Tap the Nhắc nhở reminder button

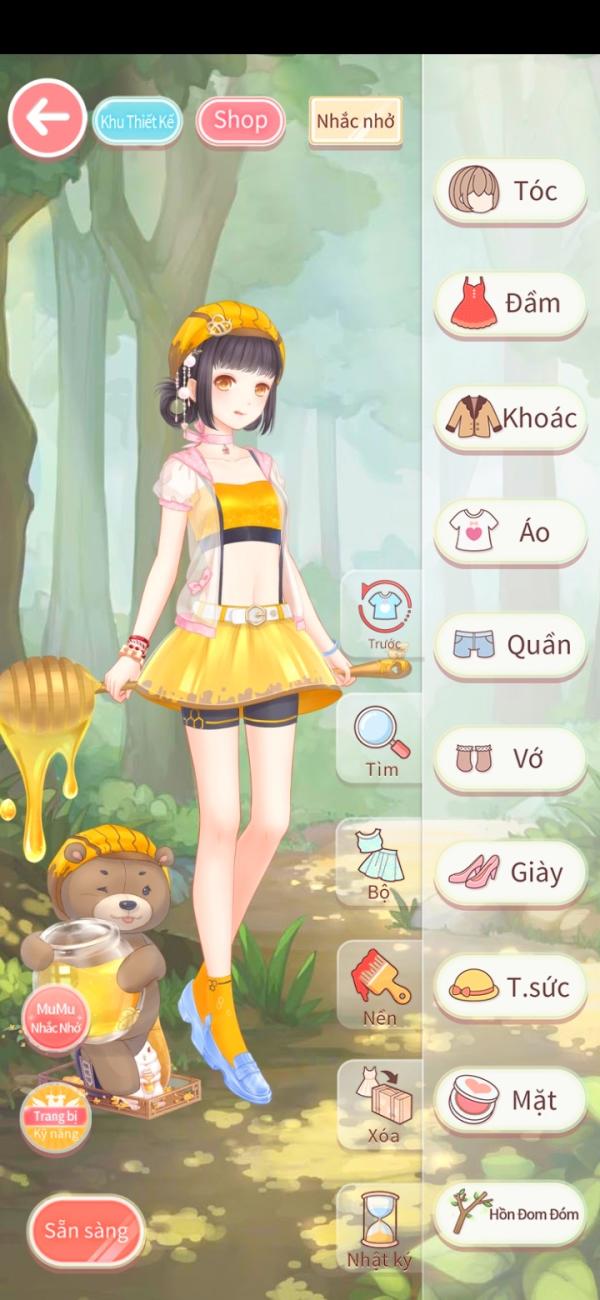coord(355,122)
